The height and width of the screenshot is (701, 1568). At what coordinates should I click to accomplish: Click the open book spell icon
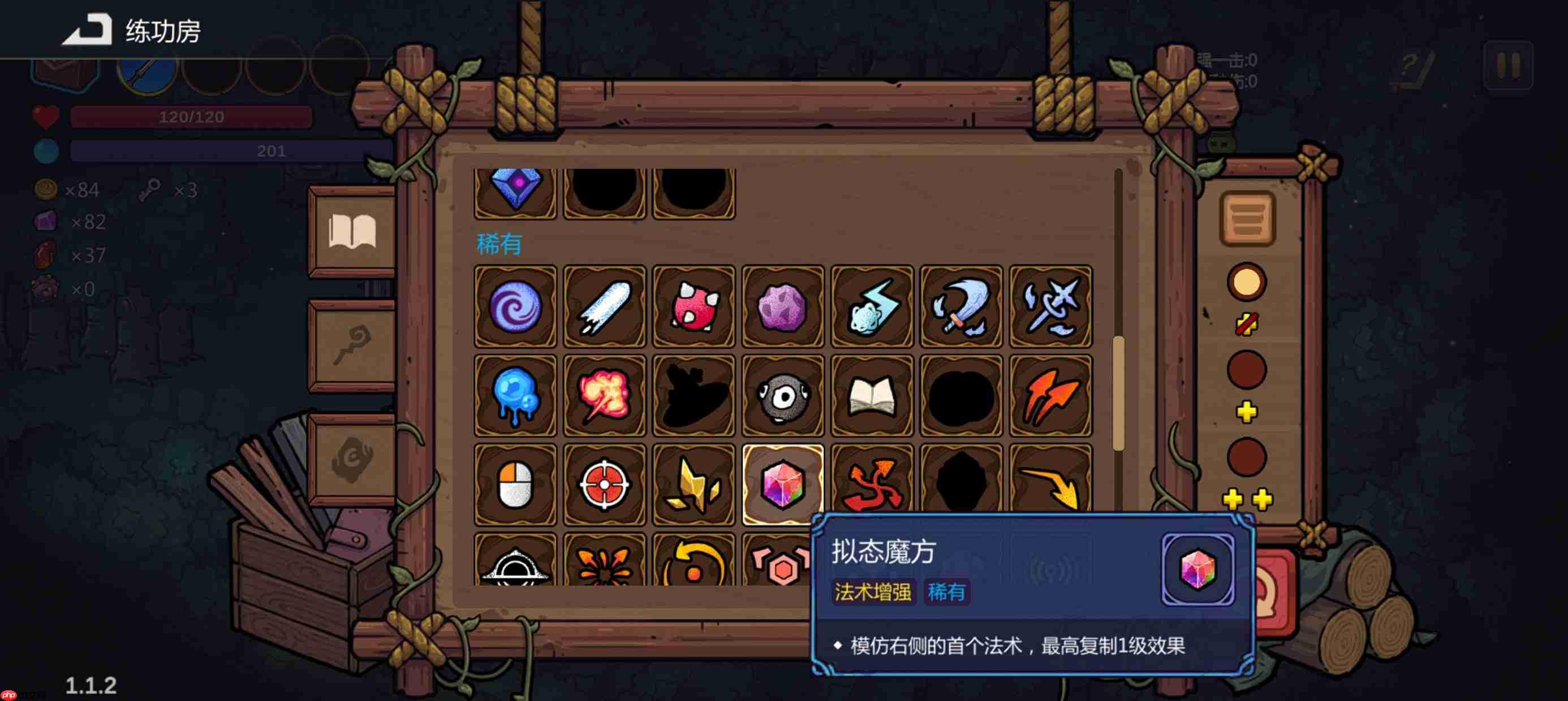point(872,396)
